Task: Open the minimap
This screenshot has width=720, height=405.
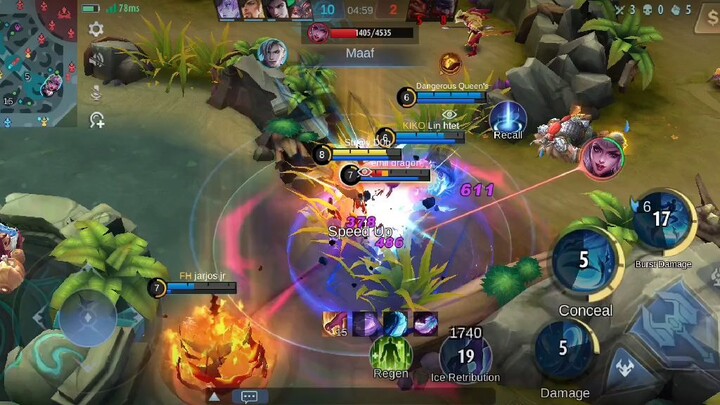Action: coord(38,63)
